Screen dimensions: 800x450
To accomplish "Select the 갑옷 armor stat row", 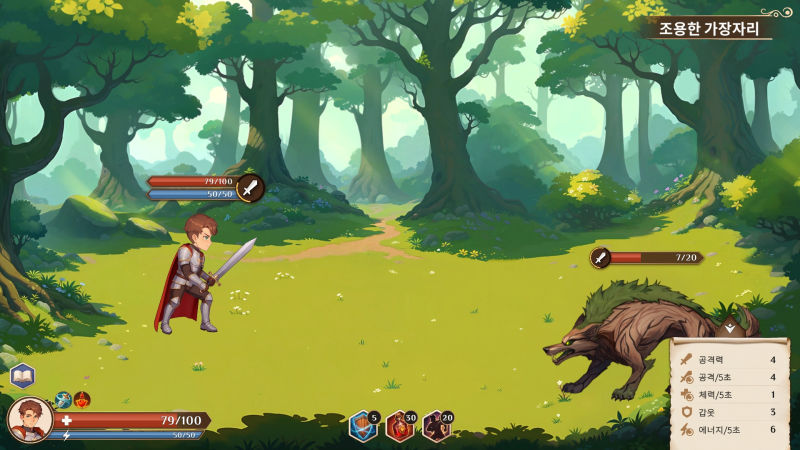I will click(x=730, y=411).
